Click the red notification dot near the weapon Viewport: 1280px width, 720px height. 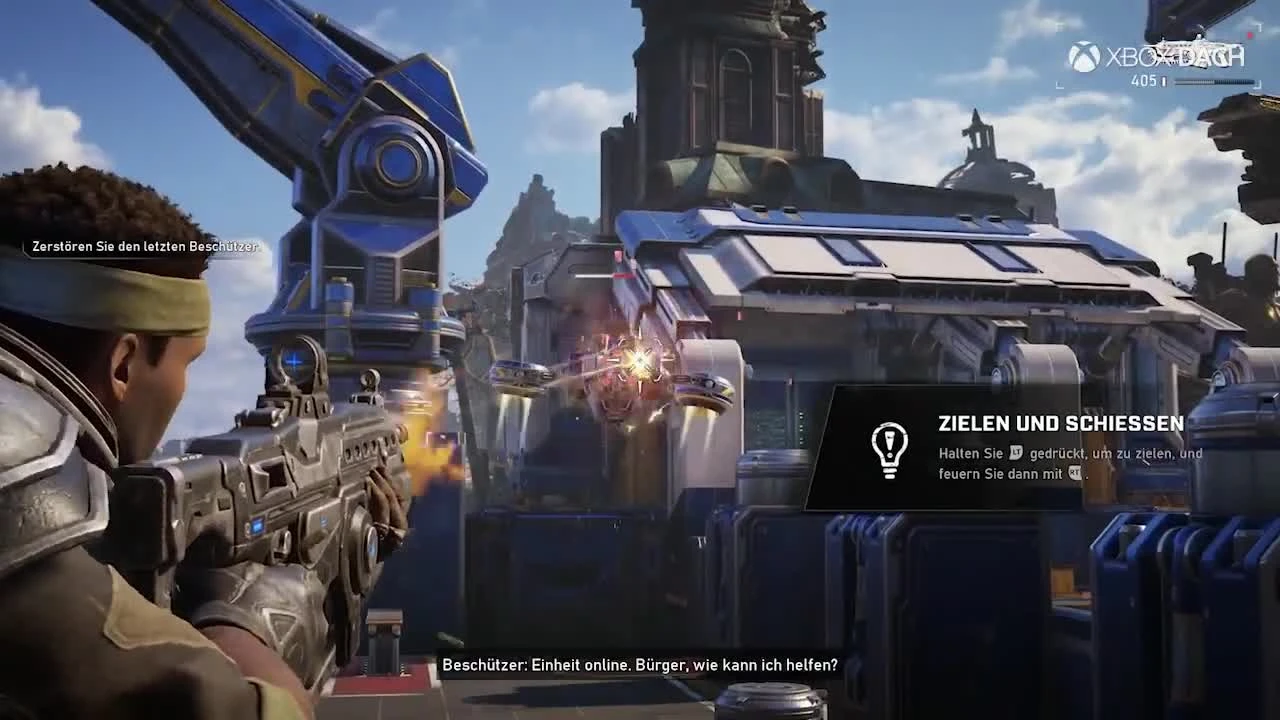(x=1249, y=35)
